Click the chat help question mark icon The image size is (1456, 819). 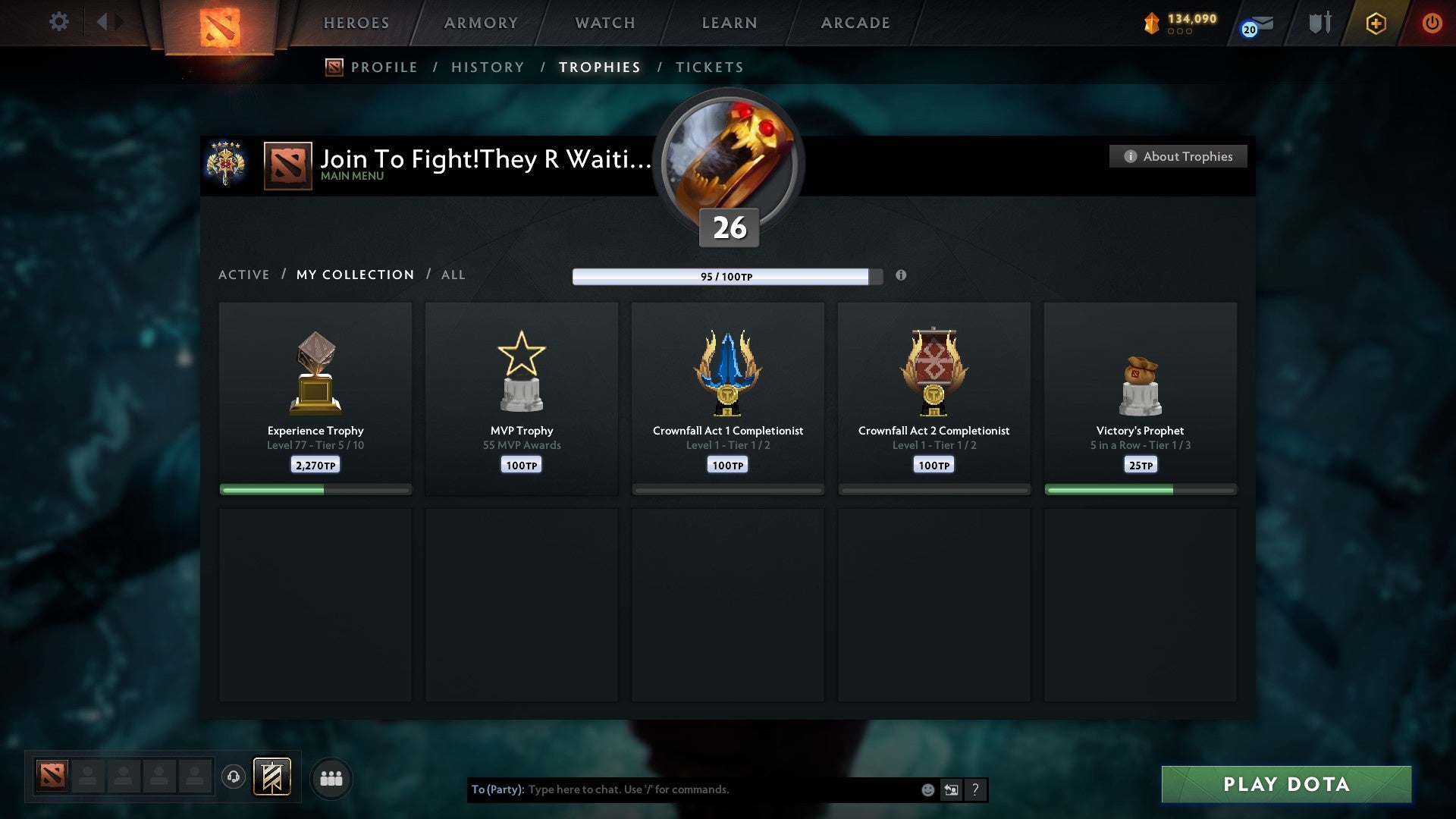pyautogui.click(x=975, y=789)
